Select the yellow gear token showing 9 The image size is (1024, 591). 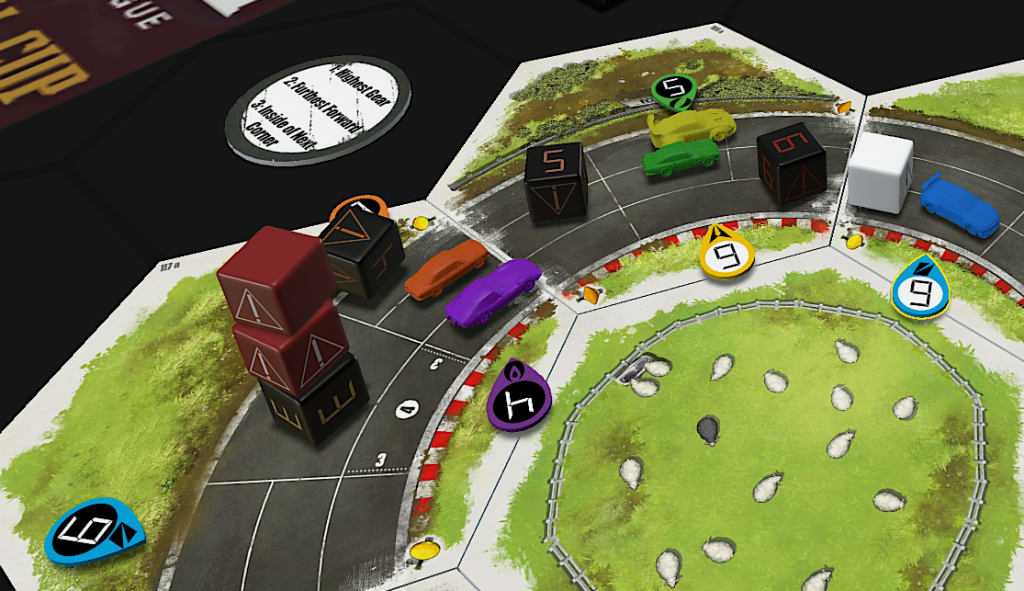coord(727,252)
